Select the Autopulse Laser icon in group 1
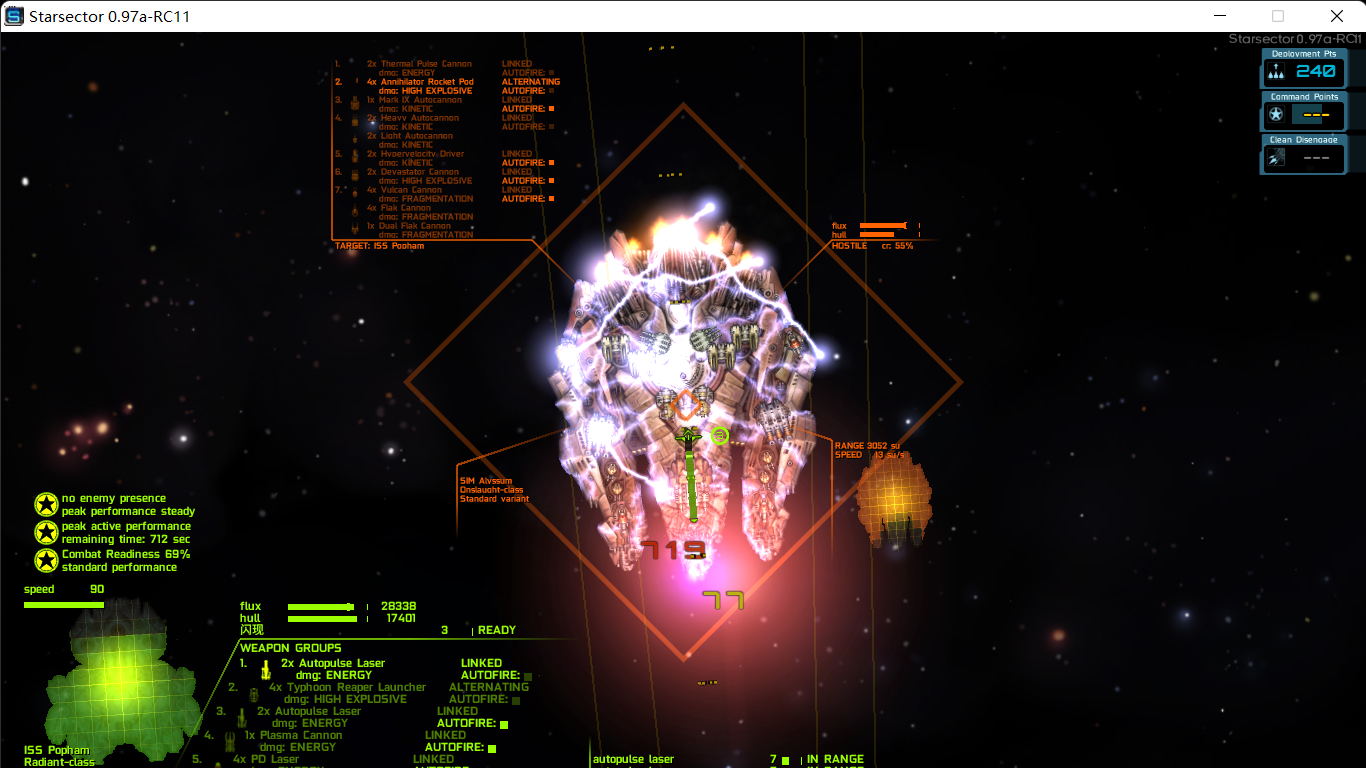The height and width of the screenshot is (768, 1366). tap(265, 668)
